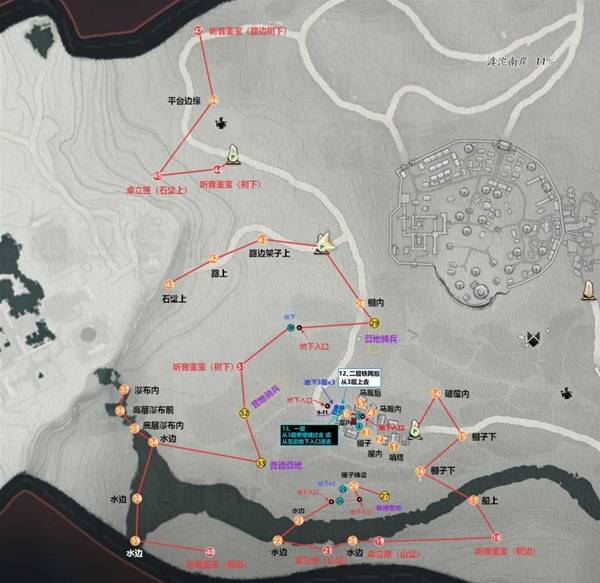Select the yellow shrine icon at the map's right edge
This screenshot has height=583, width=600.
589,290
